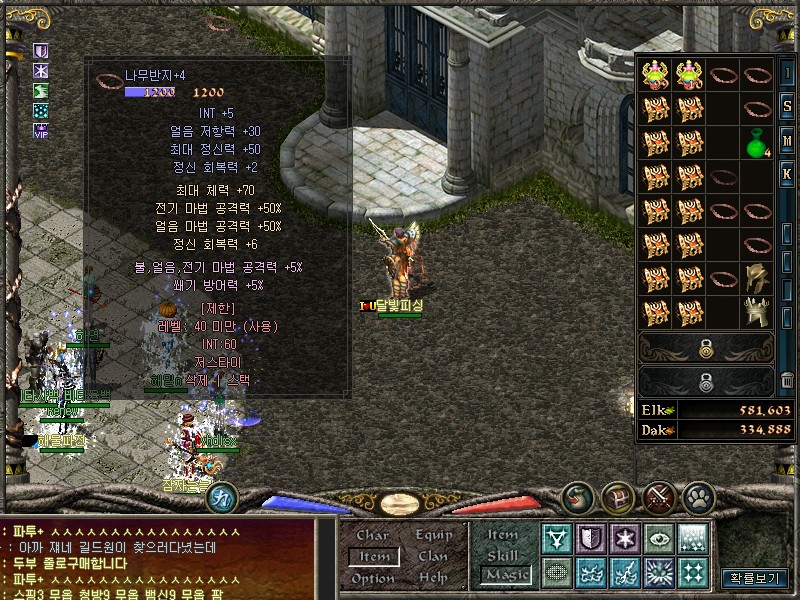Switch to the Item quickbar tab
Image resolution: width=800 pixels, height=600 pixels.
(x=503, y=535)
